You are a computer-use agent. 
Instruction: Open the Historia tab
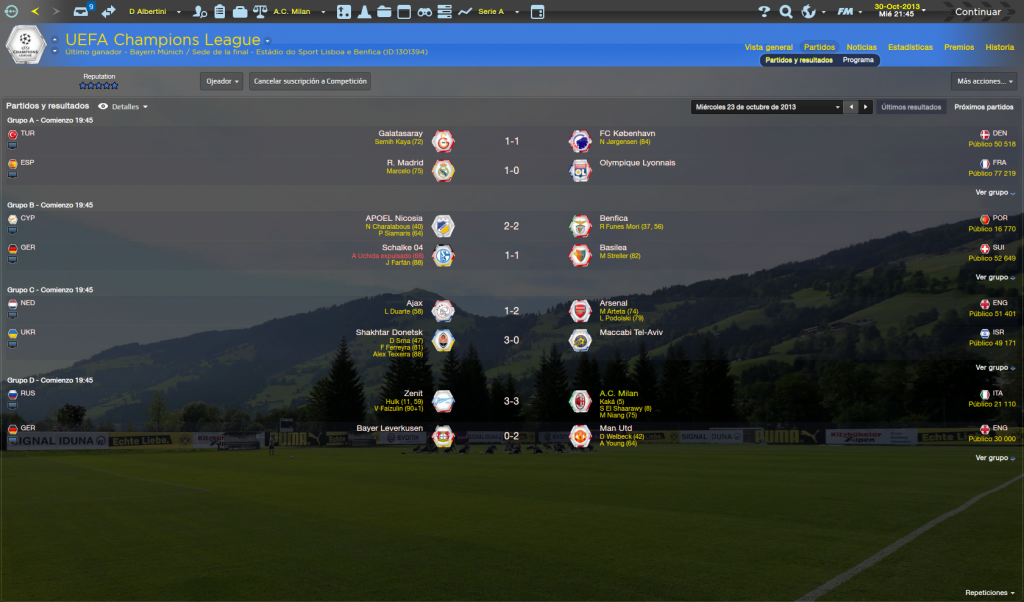pyautogui.click(x=999, y=47)
